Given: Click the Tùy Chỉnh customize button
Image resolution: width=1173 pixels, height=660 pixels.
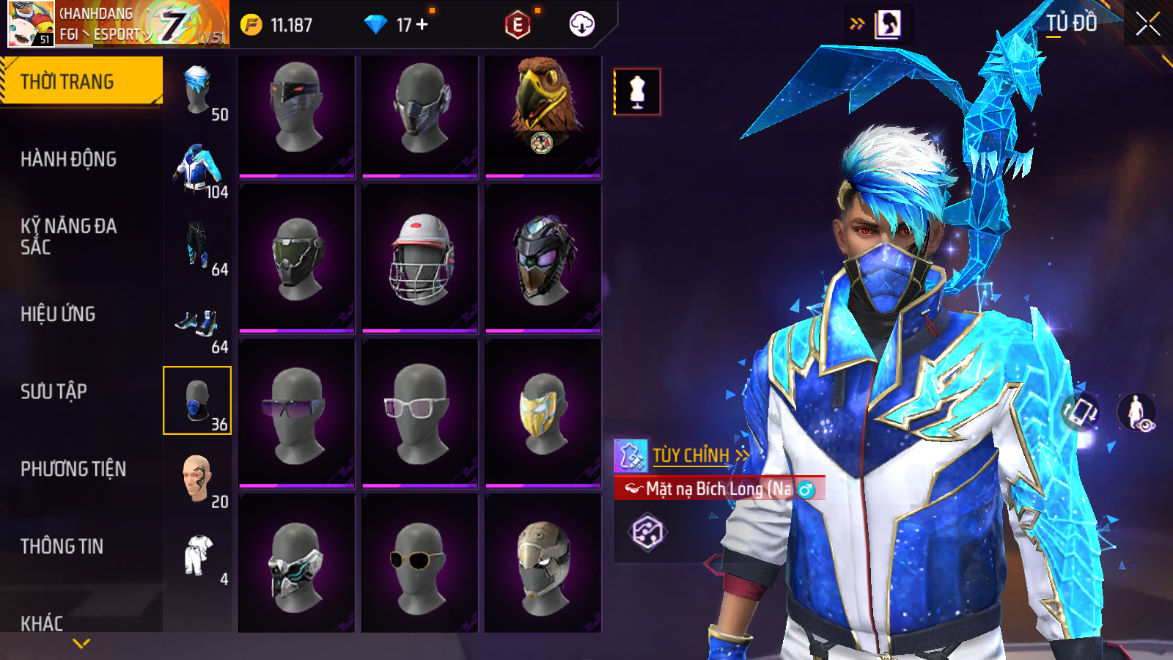Looking at the screenshot, I should (x=690, y=456).
